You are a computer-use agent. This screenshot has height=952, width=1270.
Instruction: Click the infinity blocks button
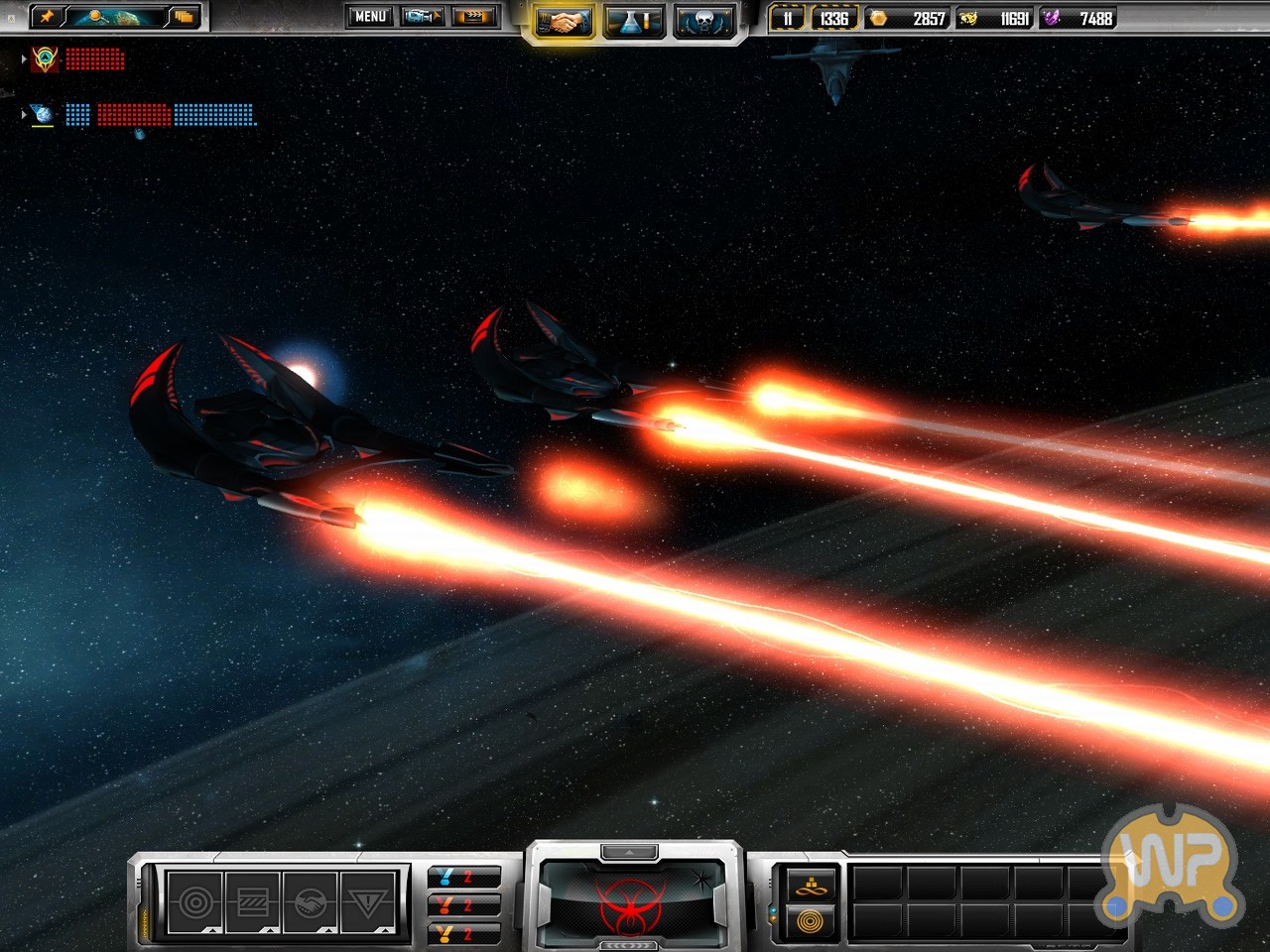coord(811,886)
